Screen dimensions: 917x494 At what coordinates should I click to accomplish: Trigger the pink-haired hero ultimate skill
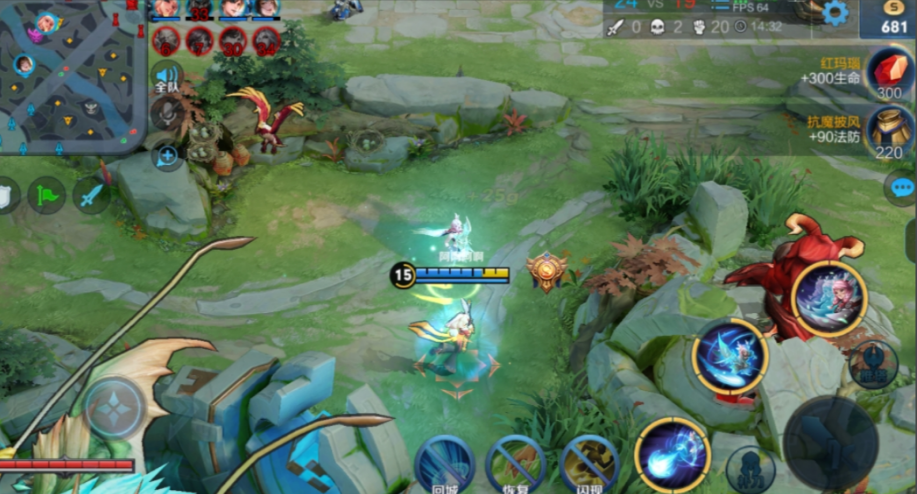coord(829,298)
